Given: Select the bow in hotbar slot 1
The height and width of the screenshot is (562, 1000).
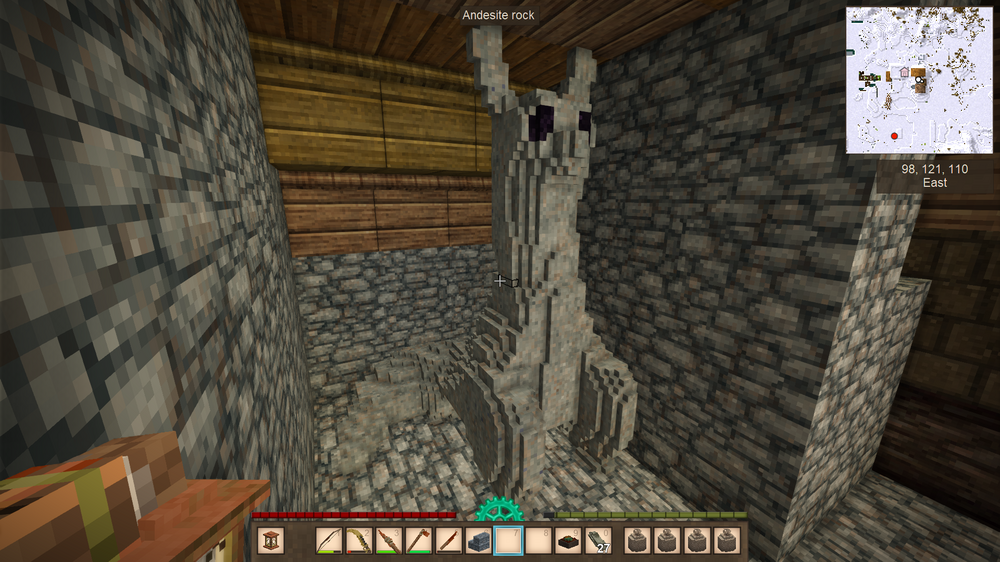Looking at the screenshot, I should pyautogui.click(x=329, y=541).
